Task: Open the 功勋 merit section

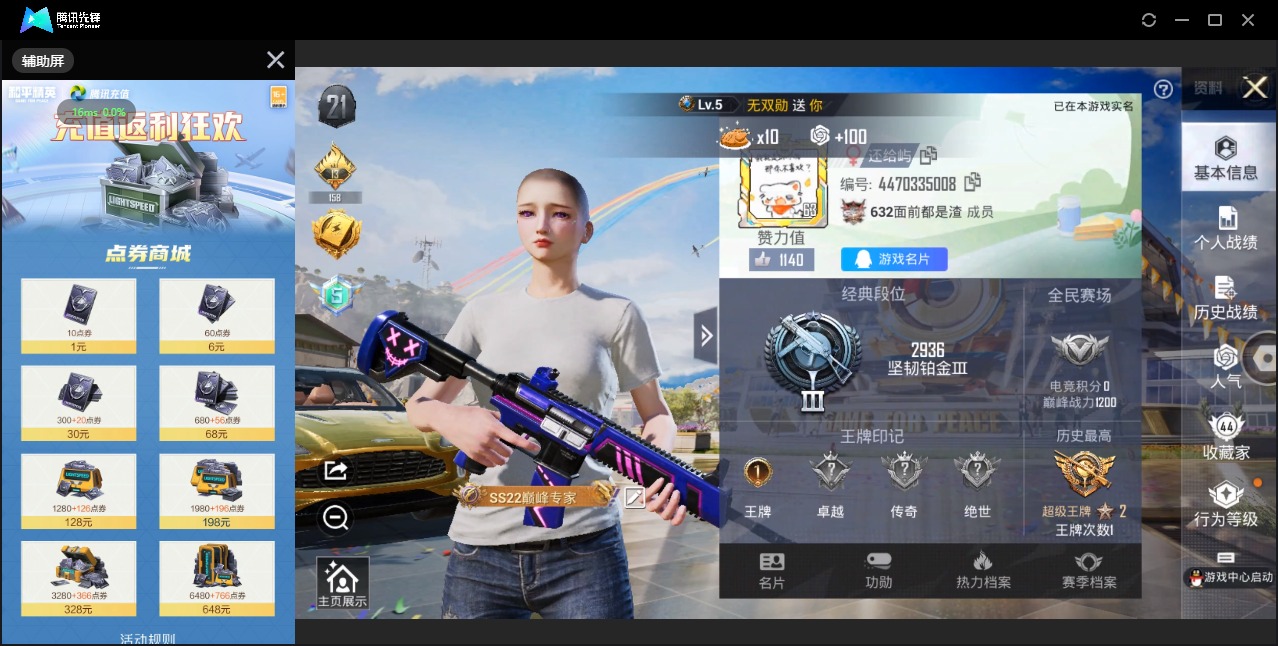Action: [x=879, y=571]
